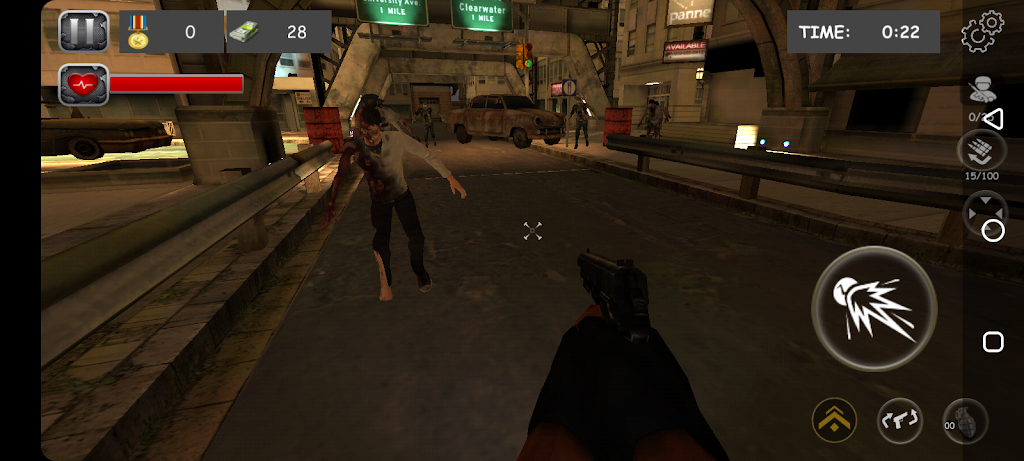Reload ammo with the bullets reload button
Viewport: 1024px width, 461px height.
[980, 151]
